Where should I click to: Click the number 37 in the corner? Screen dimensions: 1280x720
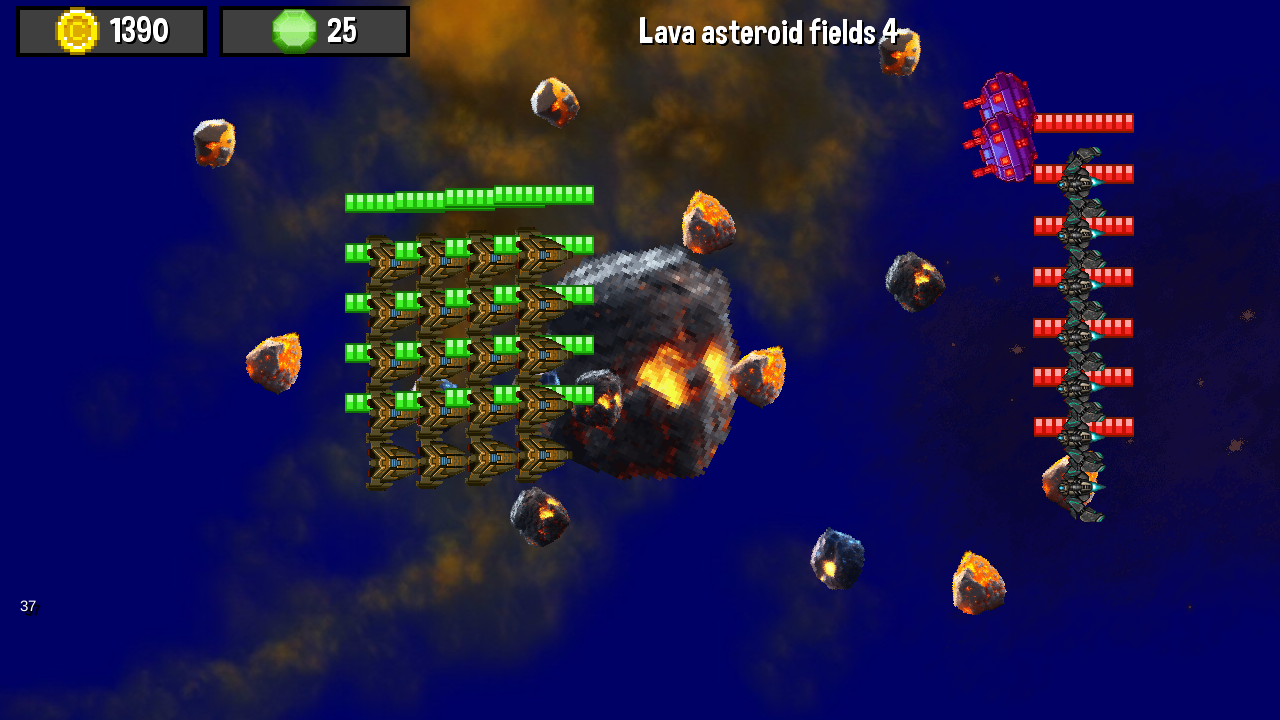click(x=29, y=606)
